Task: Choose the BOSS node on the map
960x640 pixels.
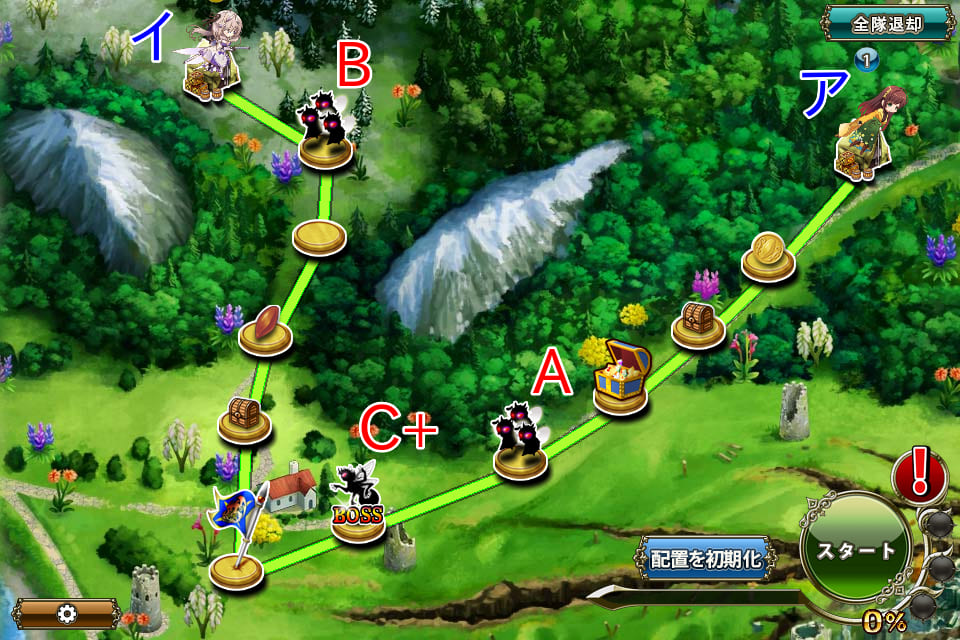Action: [x=357, y=505]
